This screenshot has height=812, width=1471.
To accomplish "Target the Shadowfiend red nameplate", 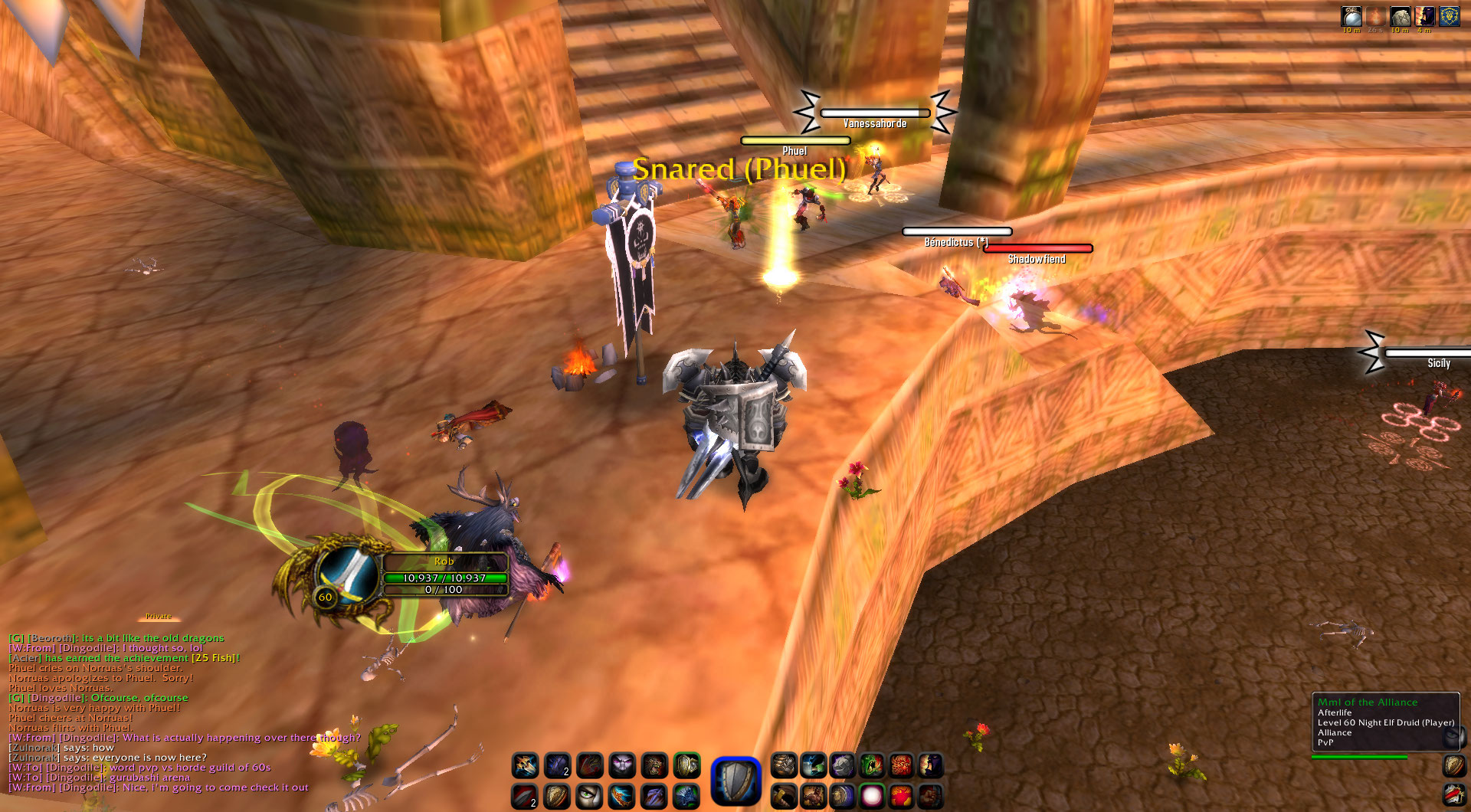I will 1037,248.
